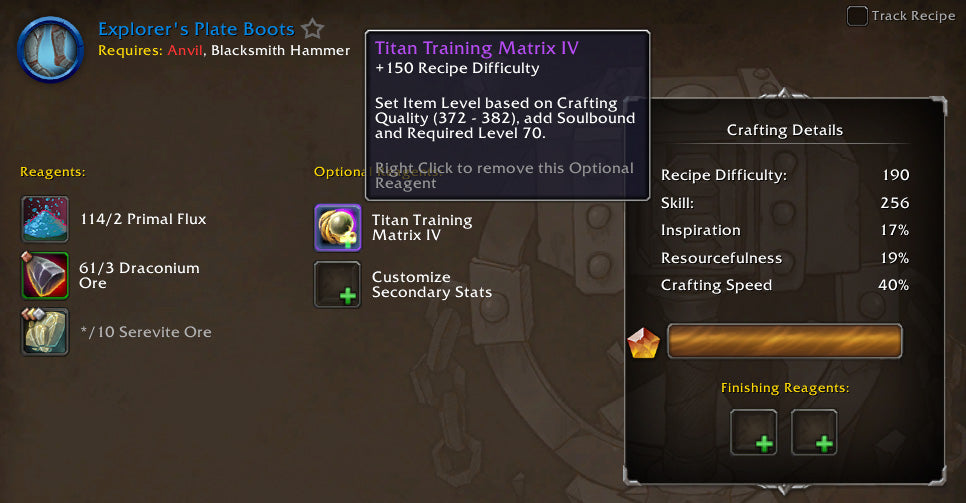Choose the Serevite Ore reagent slot
Viewport: 966px width, 503px height.
[x=45, y=332]
